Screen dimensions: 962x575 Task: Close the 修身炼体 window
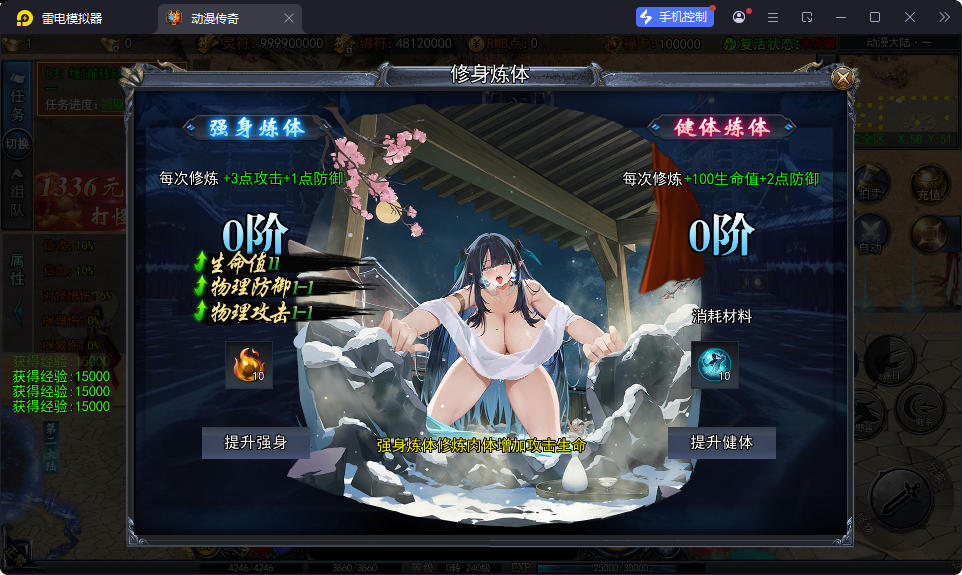click(843, 77)
